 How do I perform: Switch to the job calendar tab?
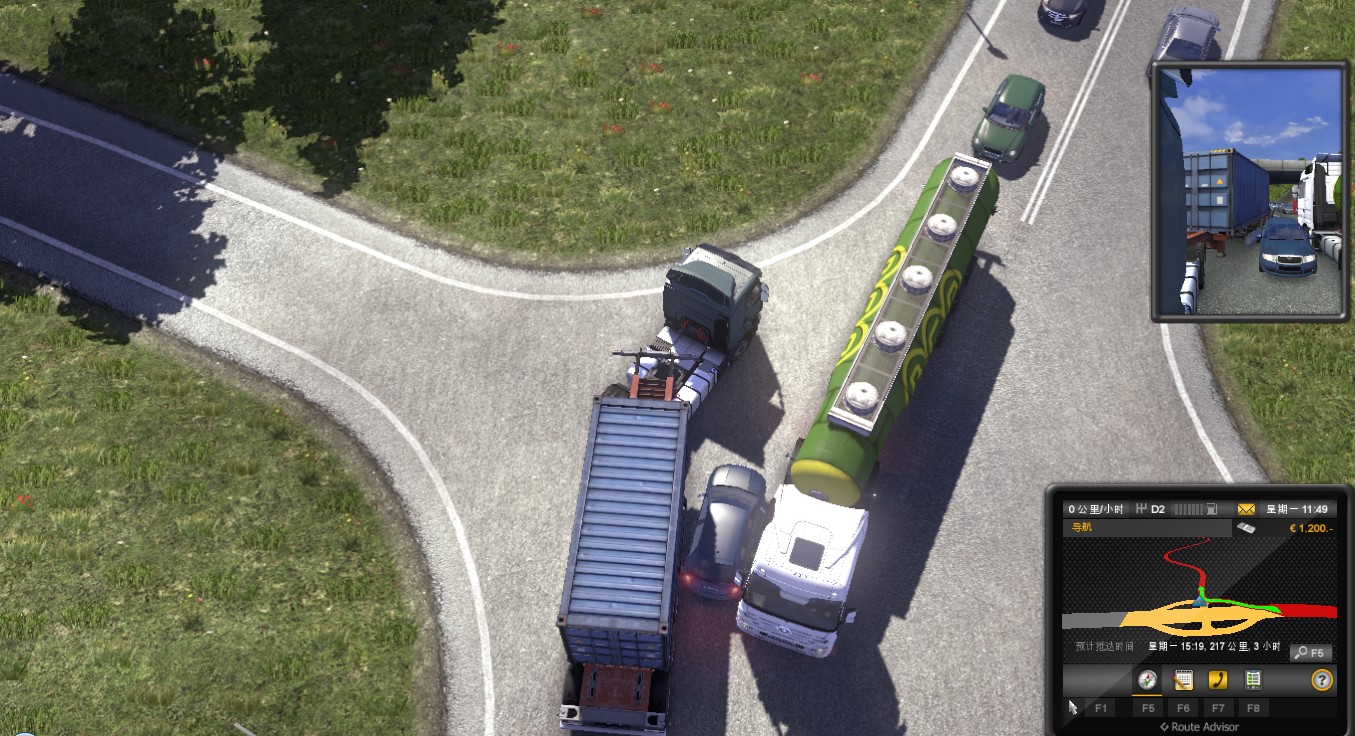(x=1182, y=680)
